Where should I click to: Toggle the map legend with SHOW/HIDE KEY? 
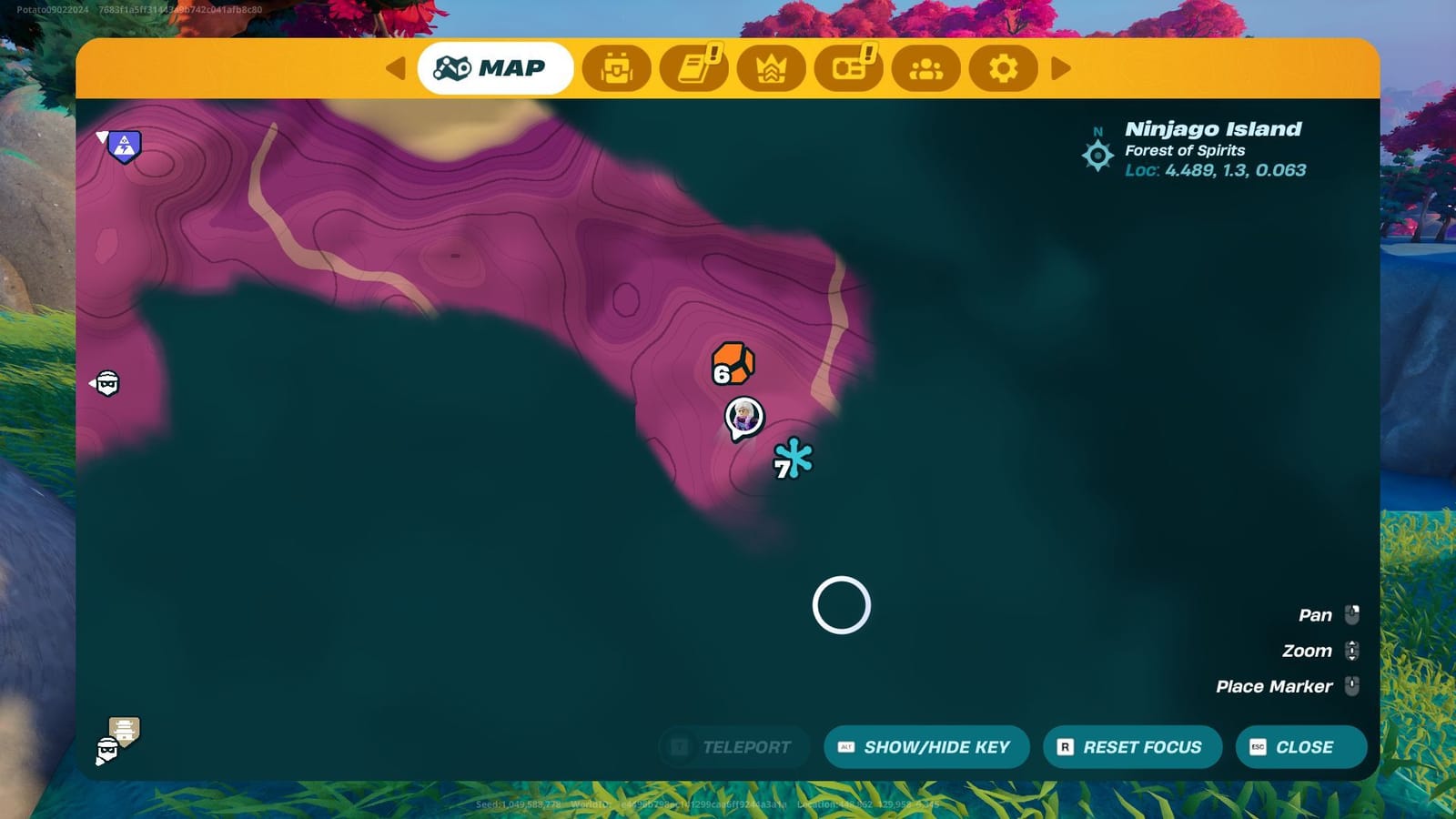click(x=926, y=747)
